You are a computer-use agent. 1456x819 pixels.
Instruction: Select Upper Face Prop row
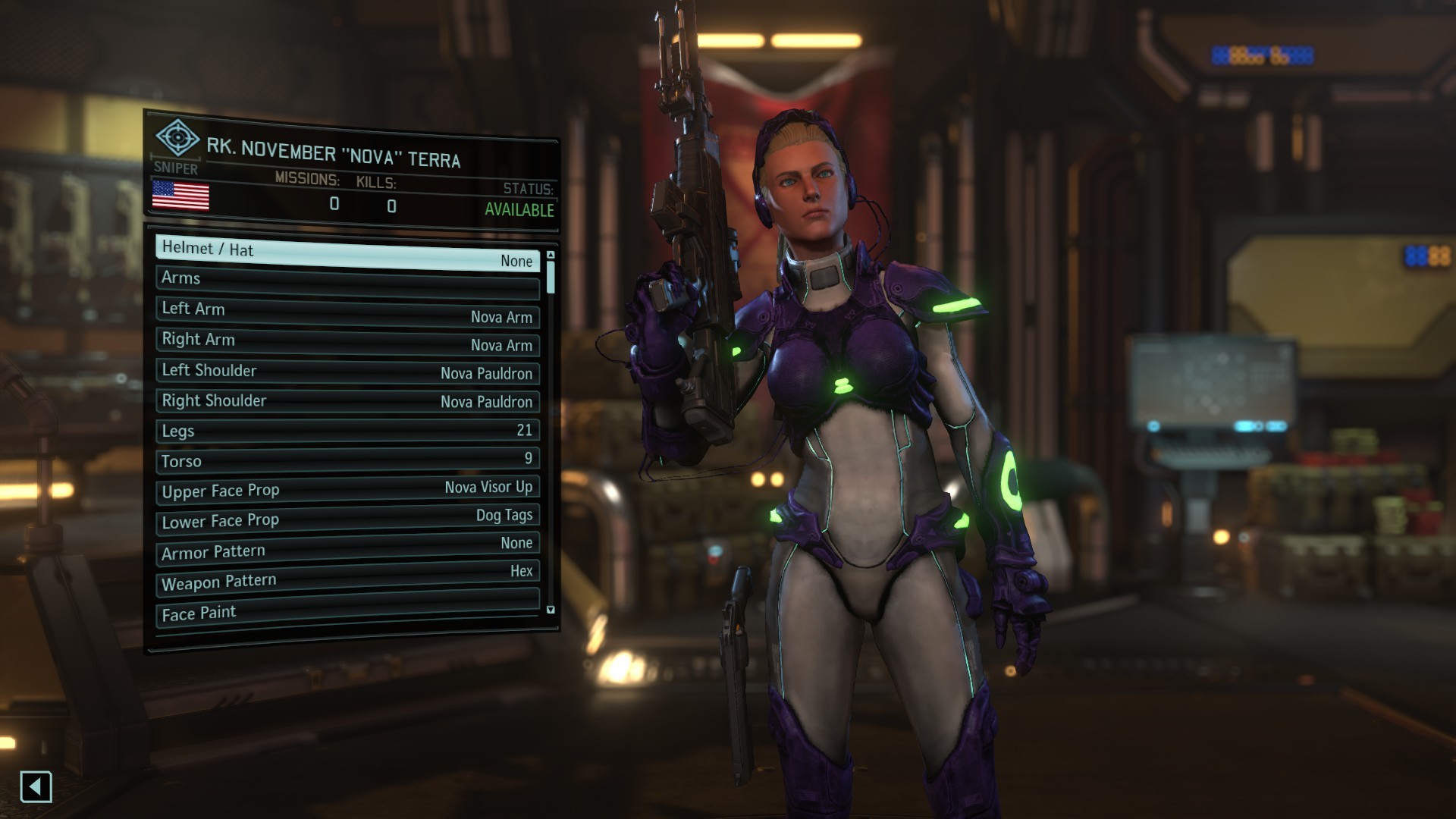[347, 489]
